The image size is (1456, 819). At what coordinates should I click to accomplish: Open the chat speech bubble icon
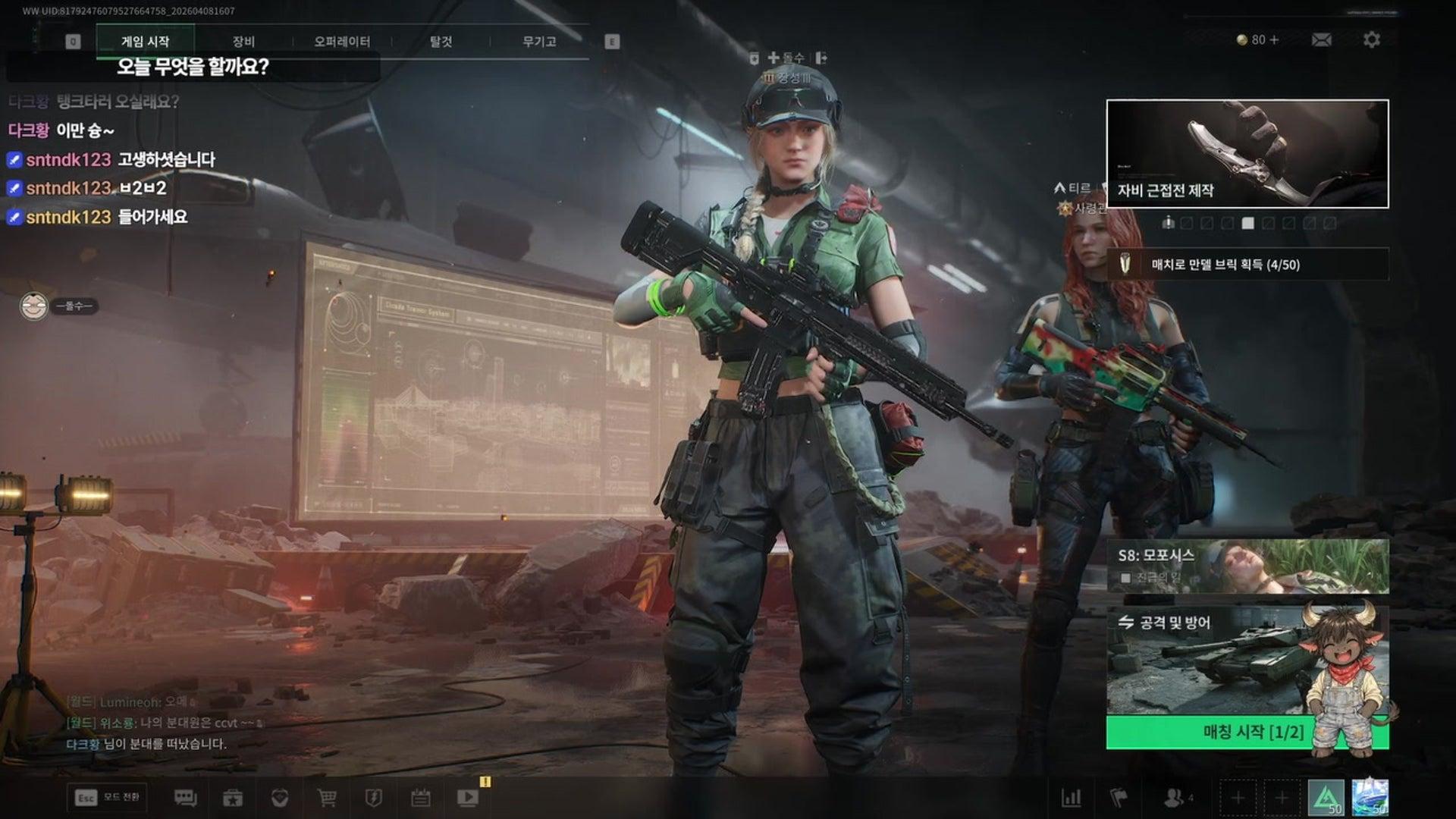pyautogui.click(x=185, y=798)
